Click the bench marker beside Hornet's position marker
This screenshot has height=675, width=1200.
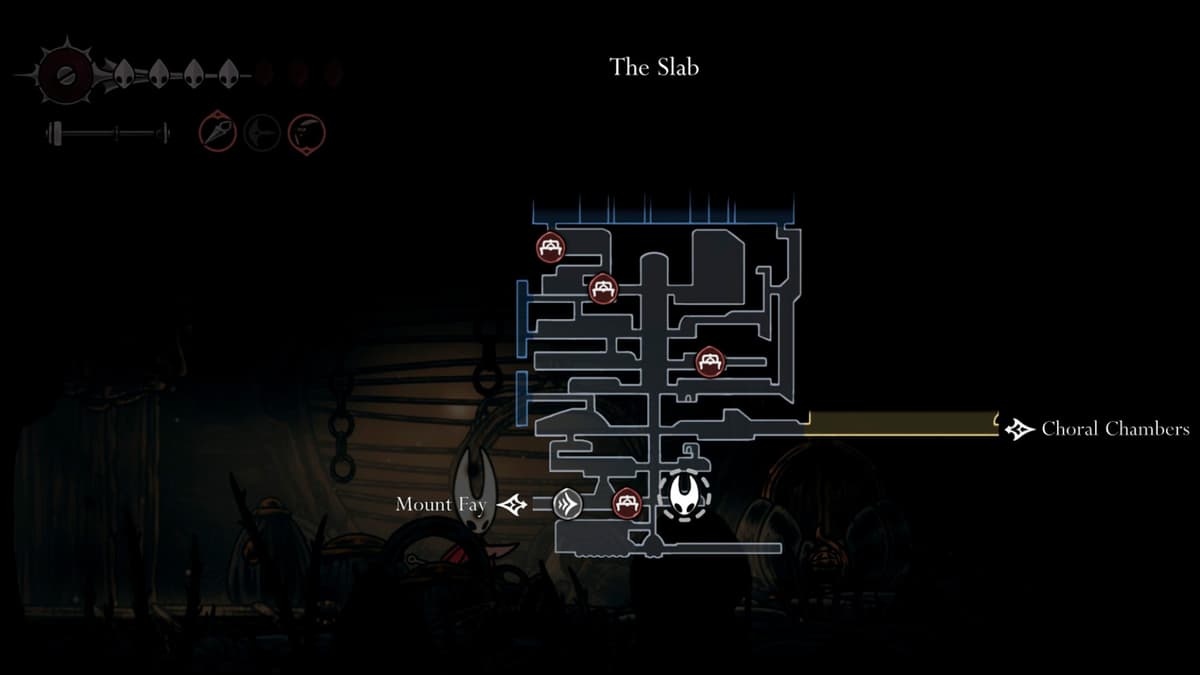coord(626,502)
